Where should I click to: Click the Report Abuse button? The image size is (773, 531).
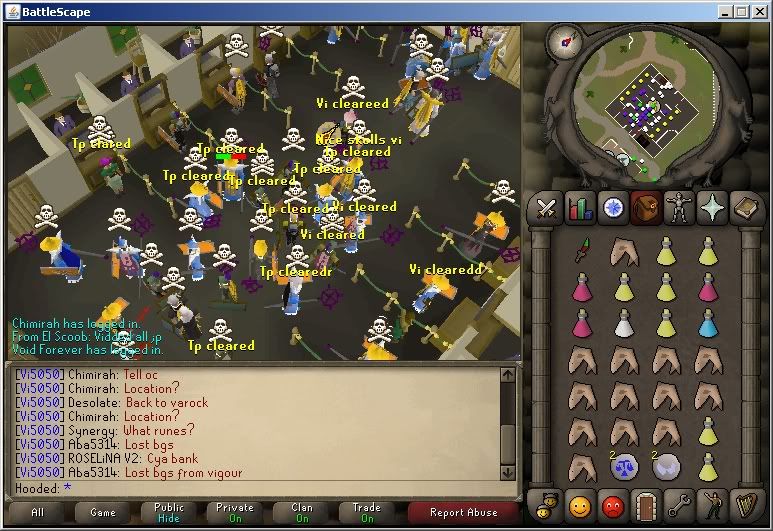click(461, 513)
